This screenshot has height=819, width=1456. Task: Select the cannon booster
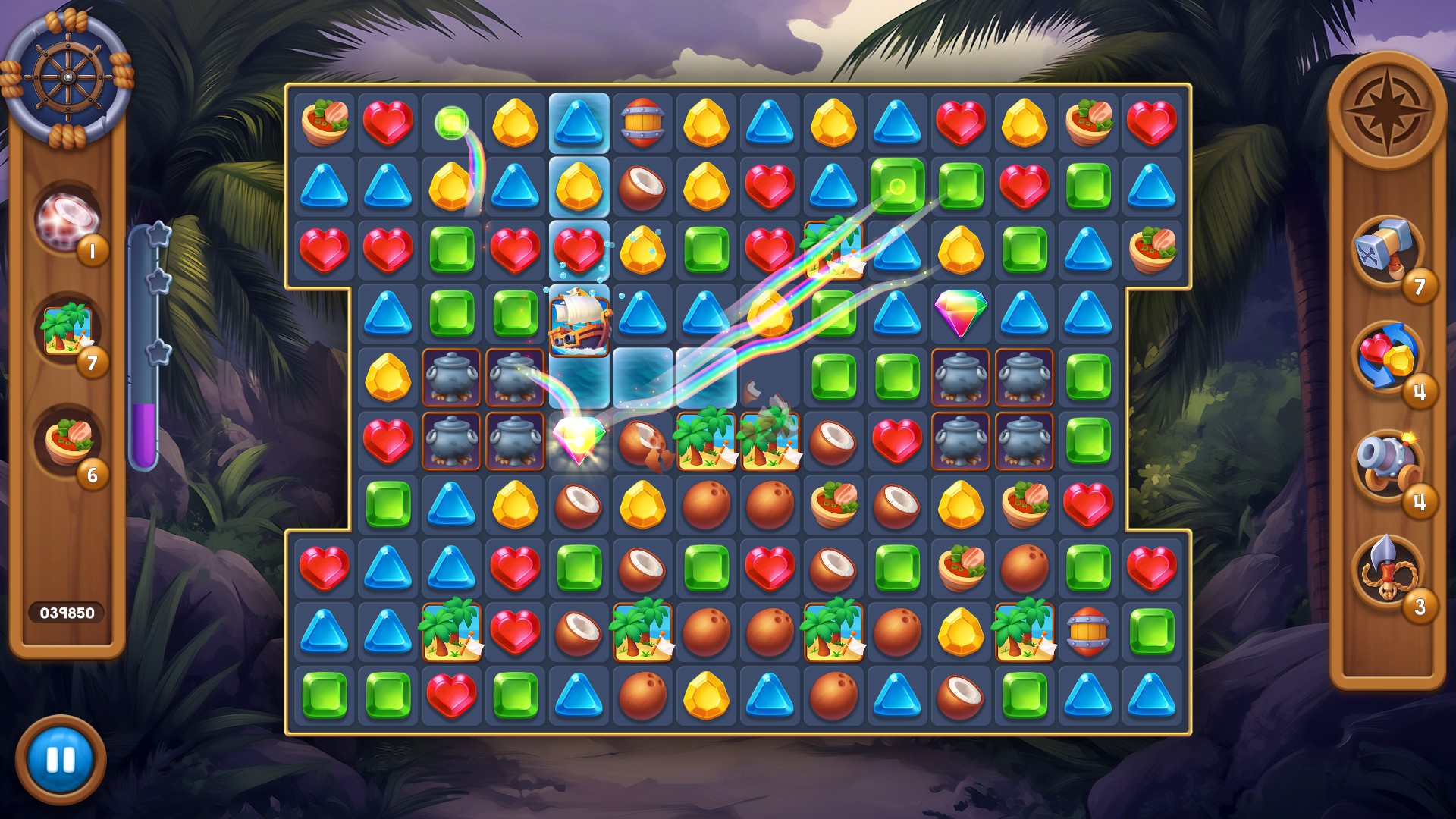click(x=1387, y=463)
